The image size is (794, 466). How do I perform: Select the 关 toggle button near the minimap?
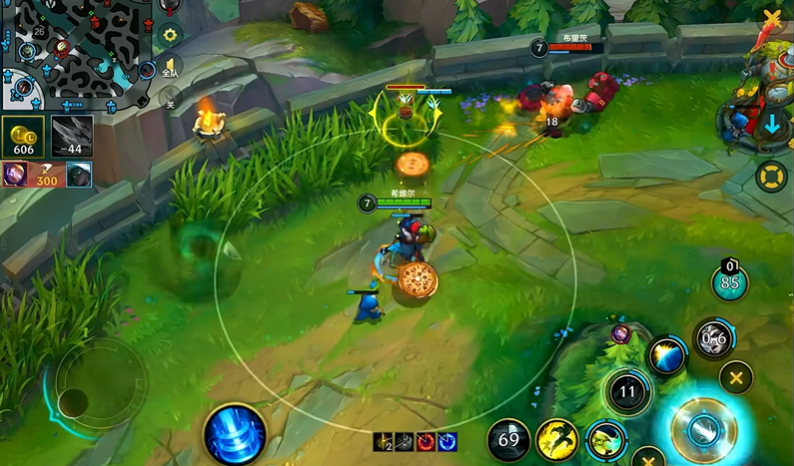pos(169,98)
